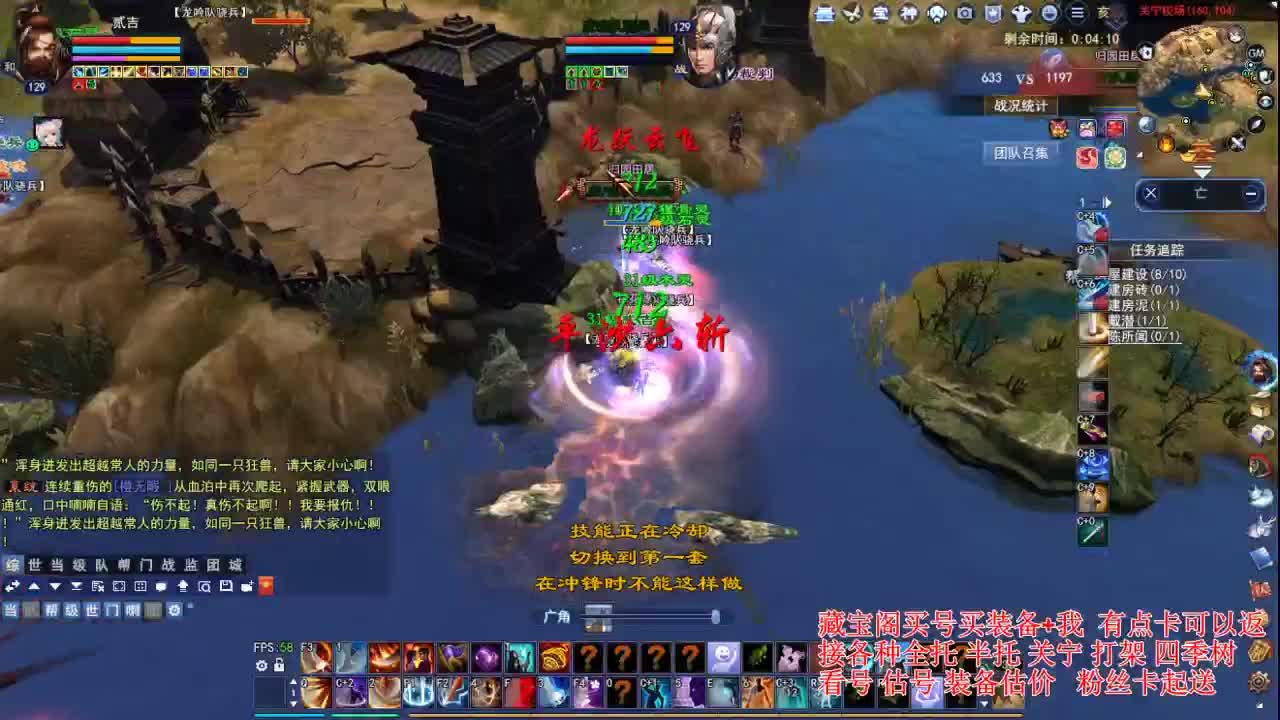
Task: Click the GM icon beside the minimap
Action: (x=1255, y=54)
